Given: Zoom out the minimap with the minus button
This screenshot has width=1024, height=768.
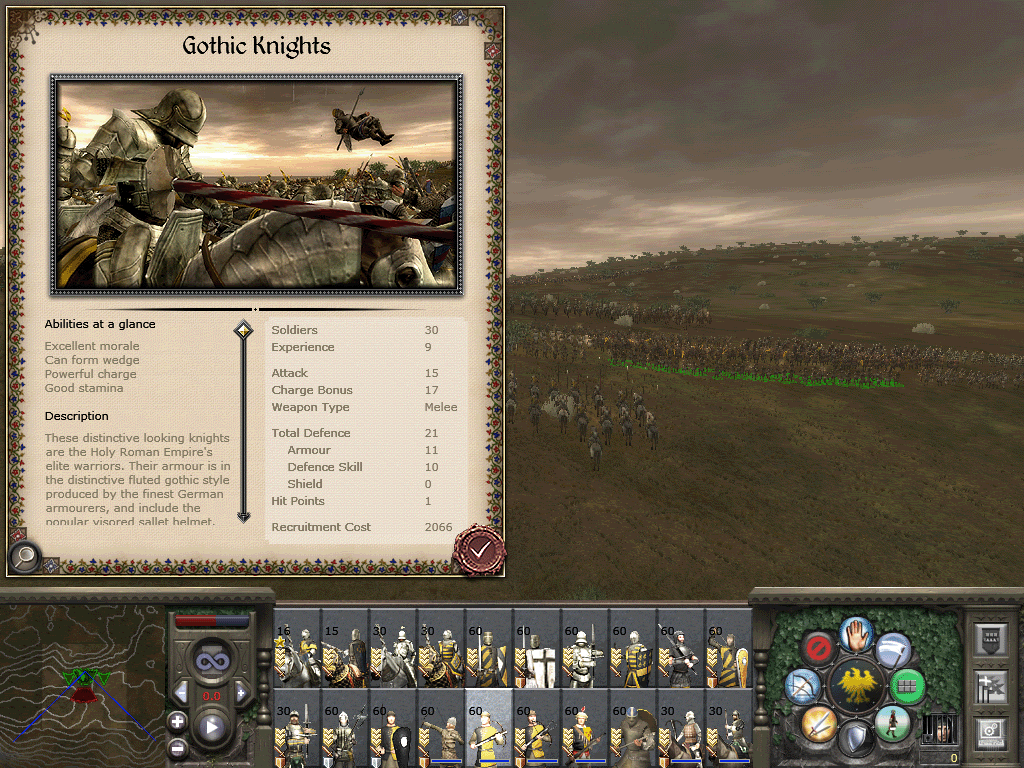Looking at the screenshot, I should (178, 746).
